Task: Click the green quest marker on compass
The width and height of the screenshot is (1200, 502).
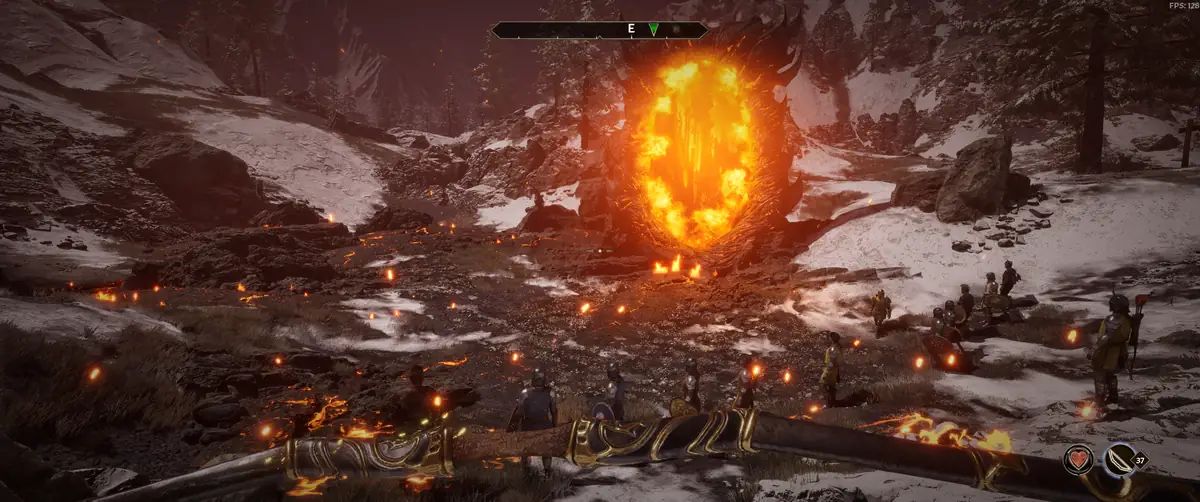Action: click(x=653, y=29)
